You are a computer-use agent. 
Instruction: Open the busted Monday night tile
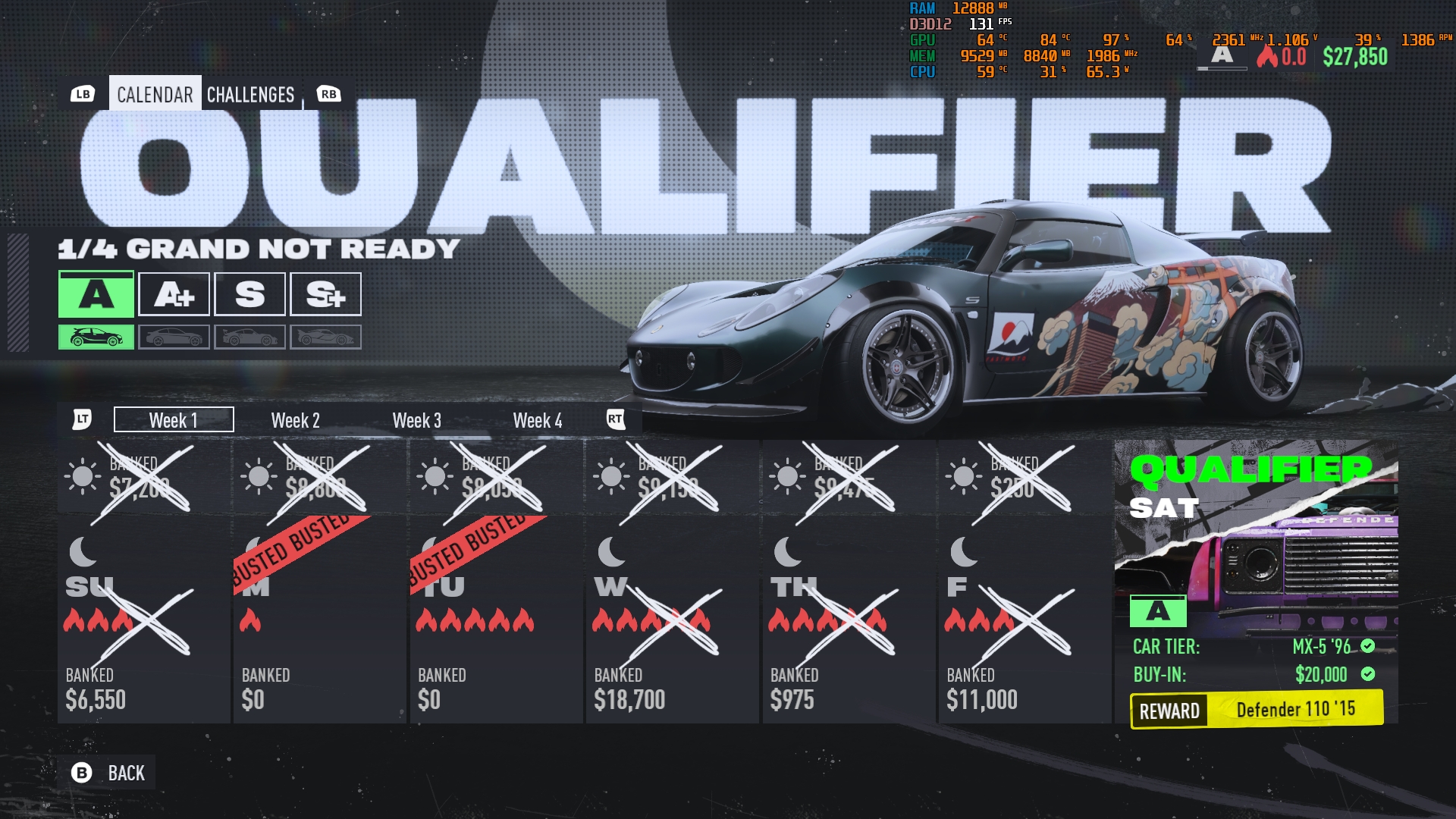pyautogui.click(x=319, y=620)
